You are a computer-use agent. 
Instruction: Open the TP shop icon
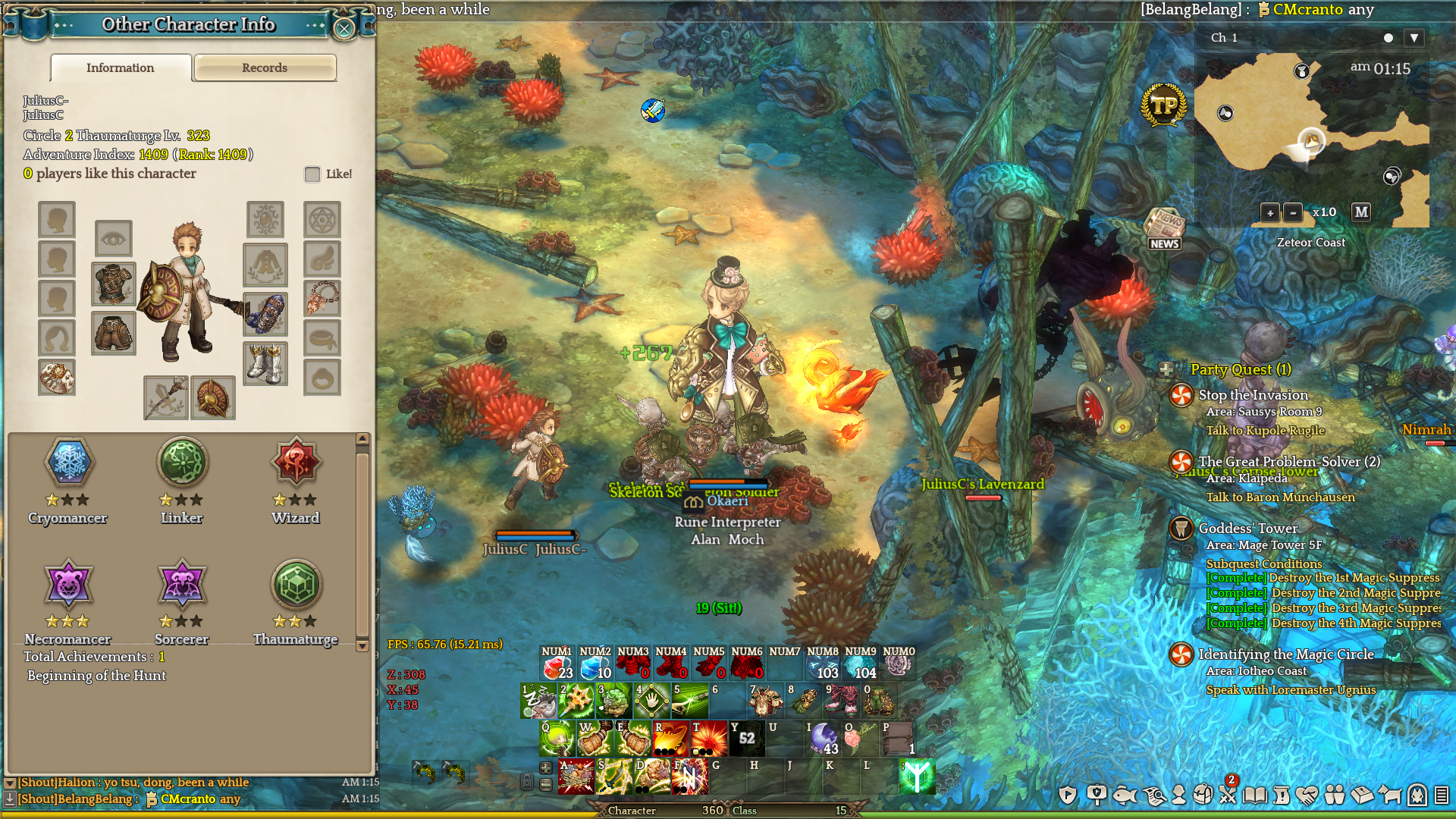click(x=1163, y=105)
